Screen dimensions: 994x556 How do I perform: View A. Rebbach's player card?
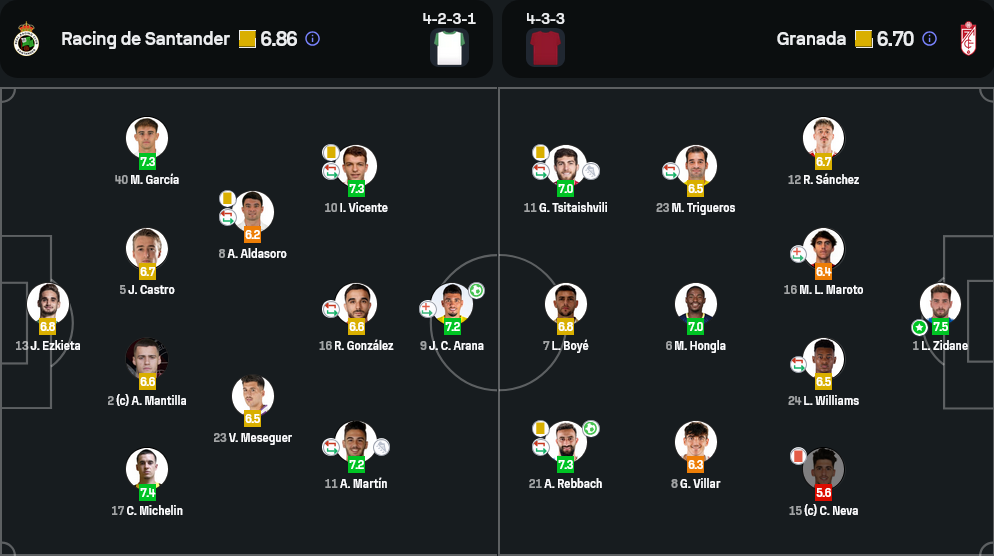565,443
